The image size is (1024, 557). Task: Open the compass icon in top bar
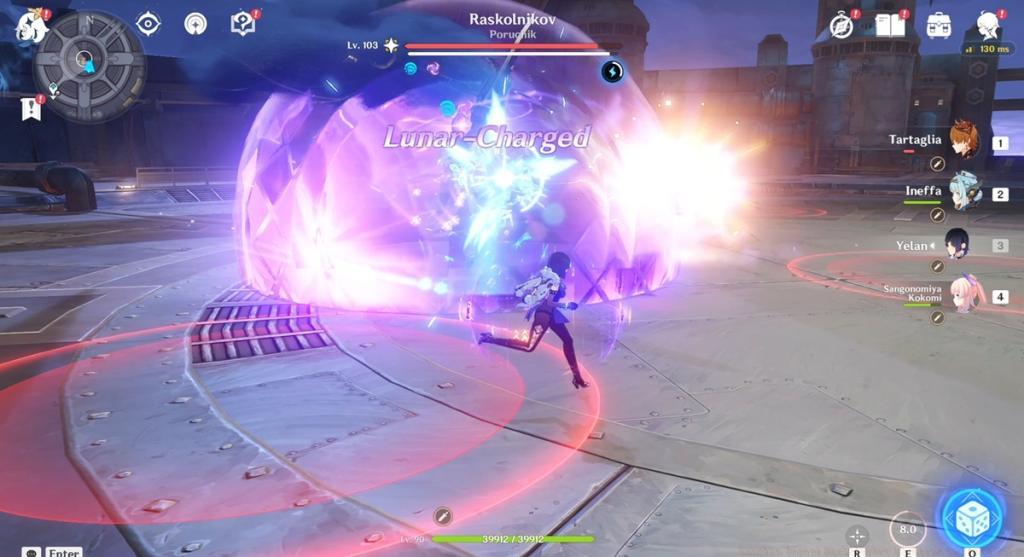tap(842, 26)
